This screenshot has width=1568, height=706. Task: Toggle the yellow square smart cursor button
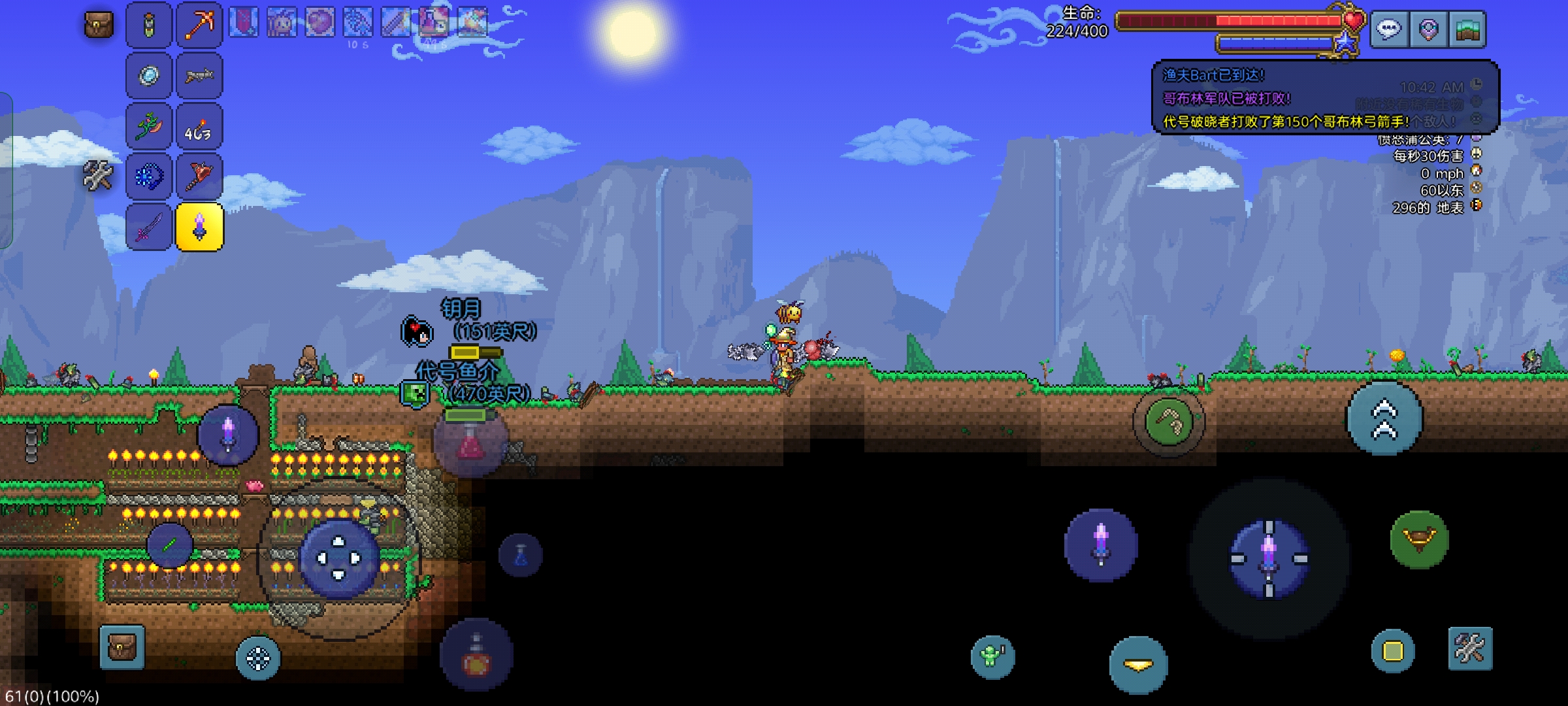coord(1393,651)
